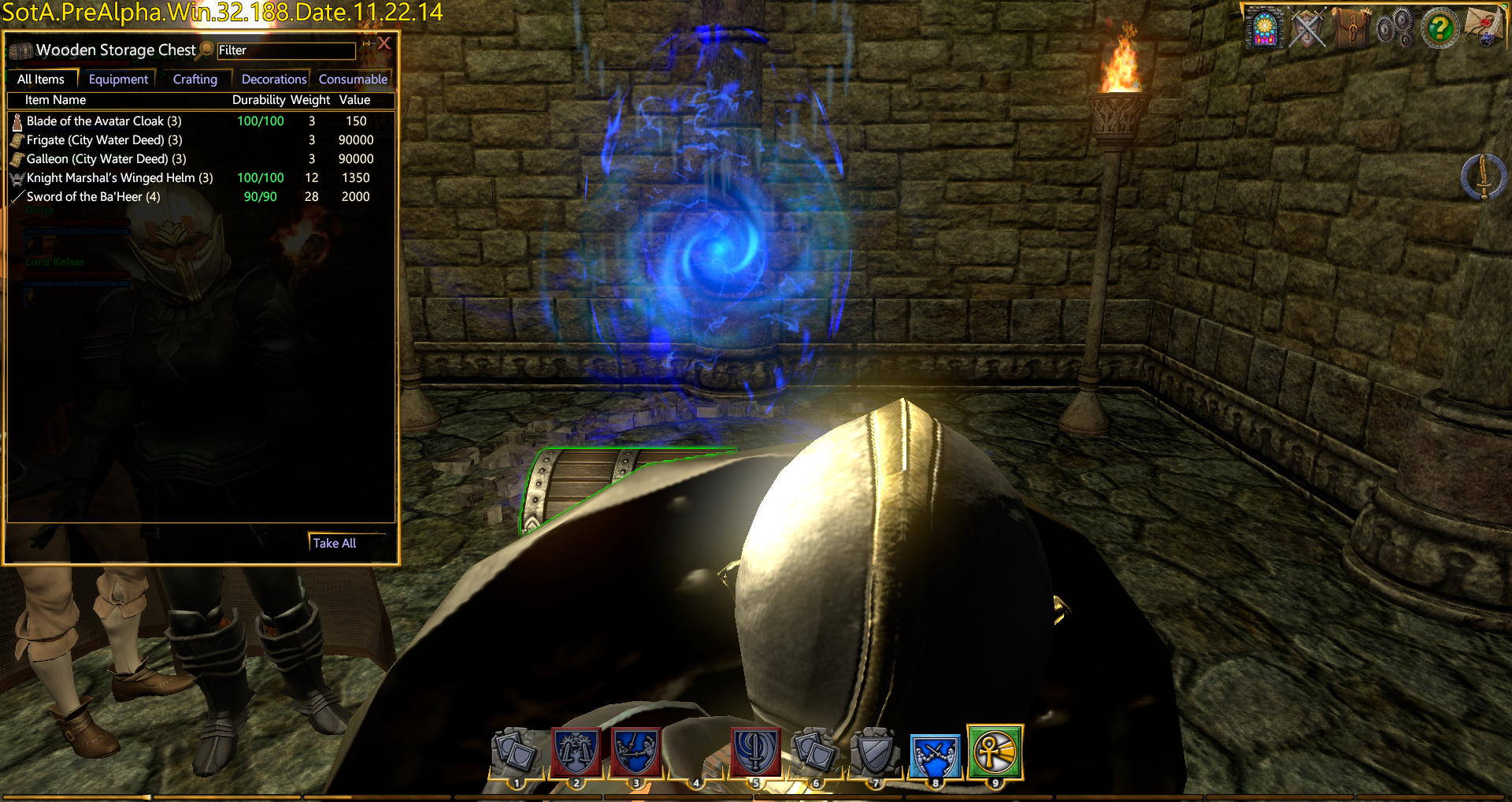
Task: Choose the Galleon City Water Deed row
Action: coord(106,159)
